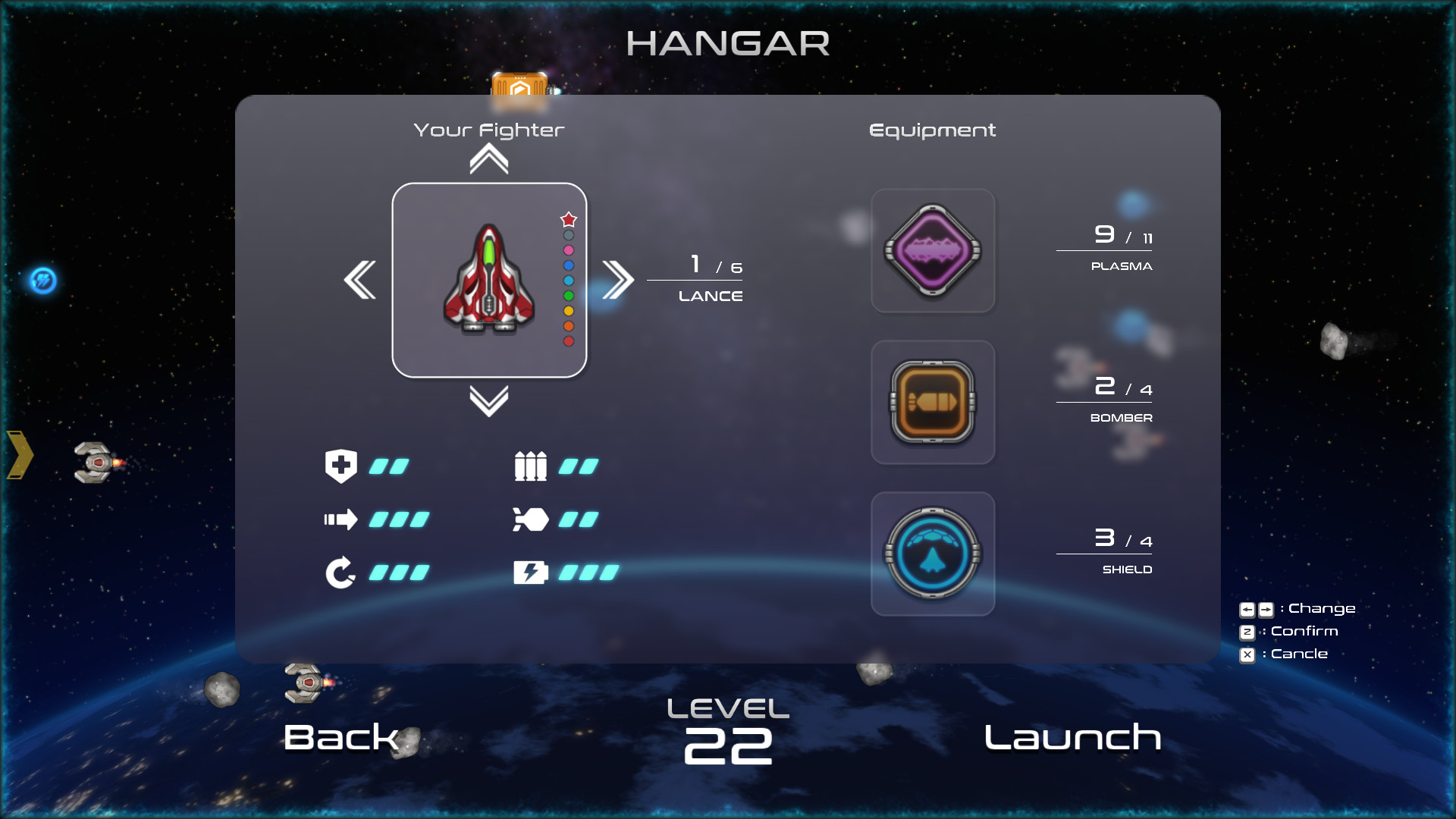Select the blue color swatch for the ship
This screenshot has height=819, width=1456.
[x=568, y=265]
